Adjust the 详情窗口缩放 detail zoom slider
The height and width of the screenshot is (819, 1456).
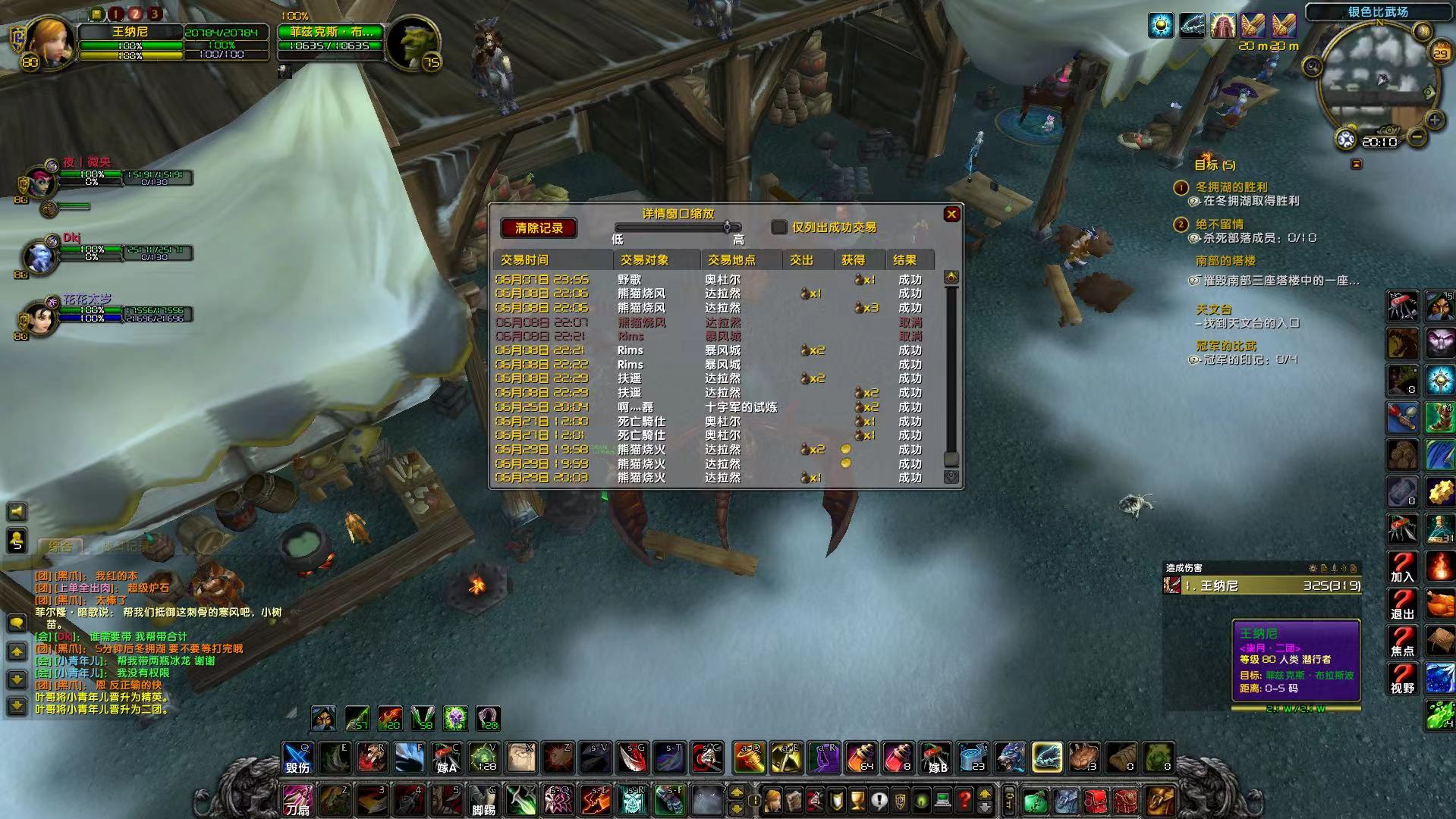pyautogui.click(x=727, y=227)
